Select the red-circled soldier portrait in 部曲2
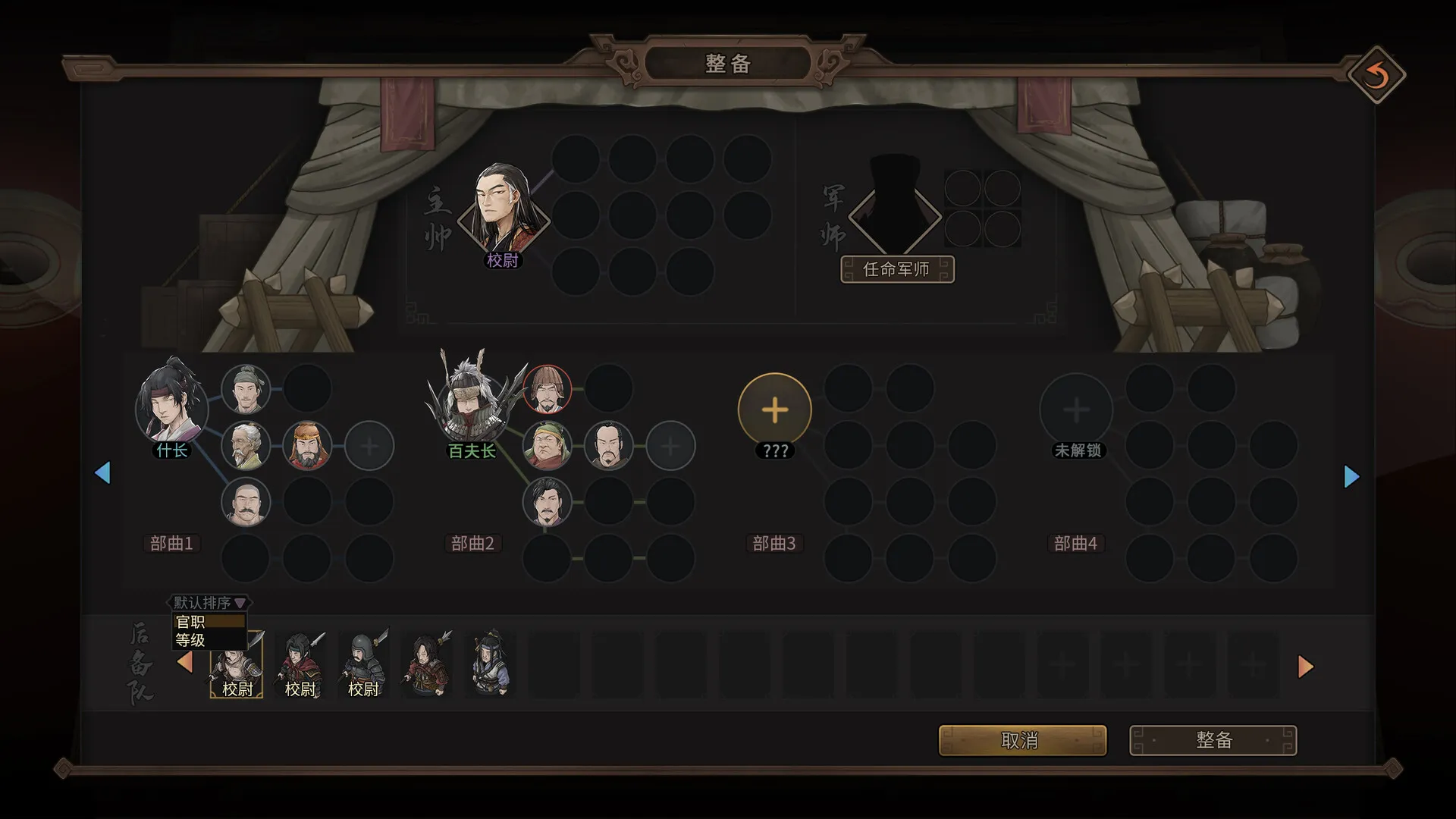This screenshot has height=819, width=1456. 548,389
